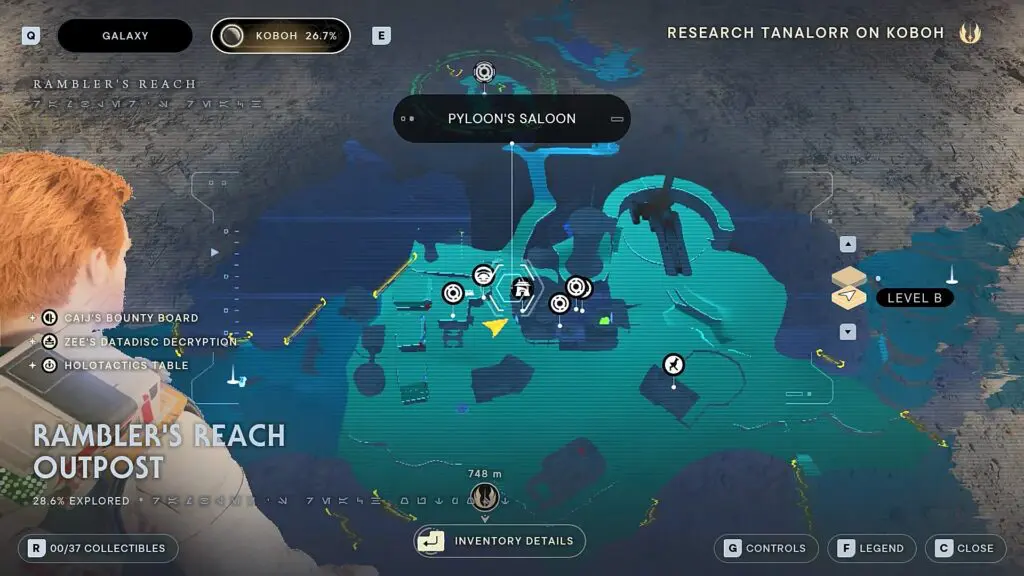Image resolution: width=1024 pixels, height=576 pixels.
Task: Close the holomap
Action: point(965,548)
